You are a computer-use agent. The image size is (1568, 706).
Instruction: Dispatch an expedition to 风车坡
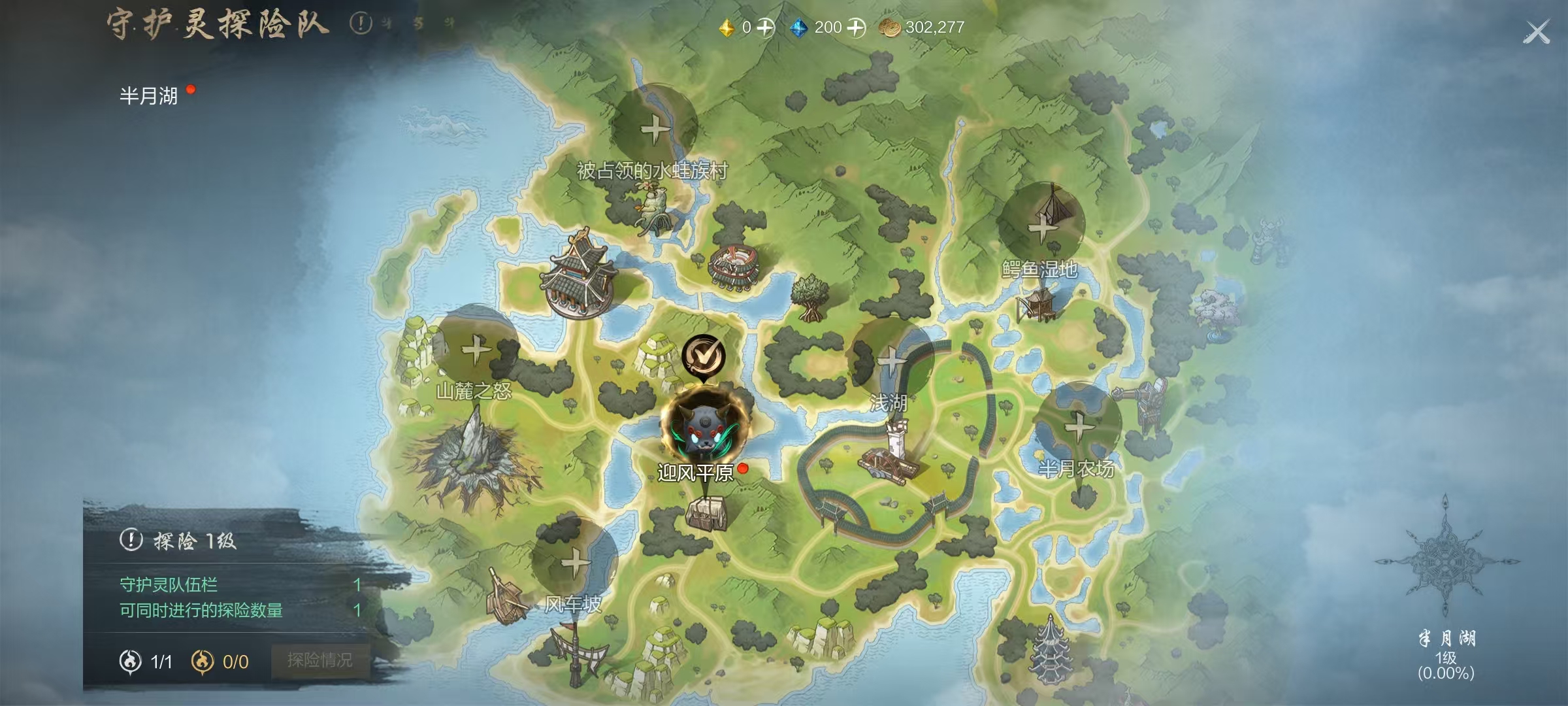click(575, 562)
